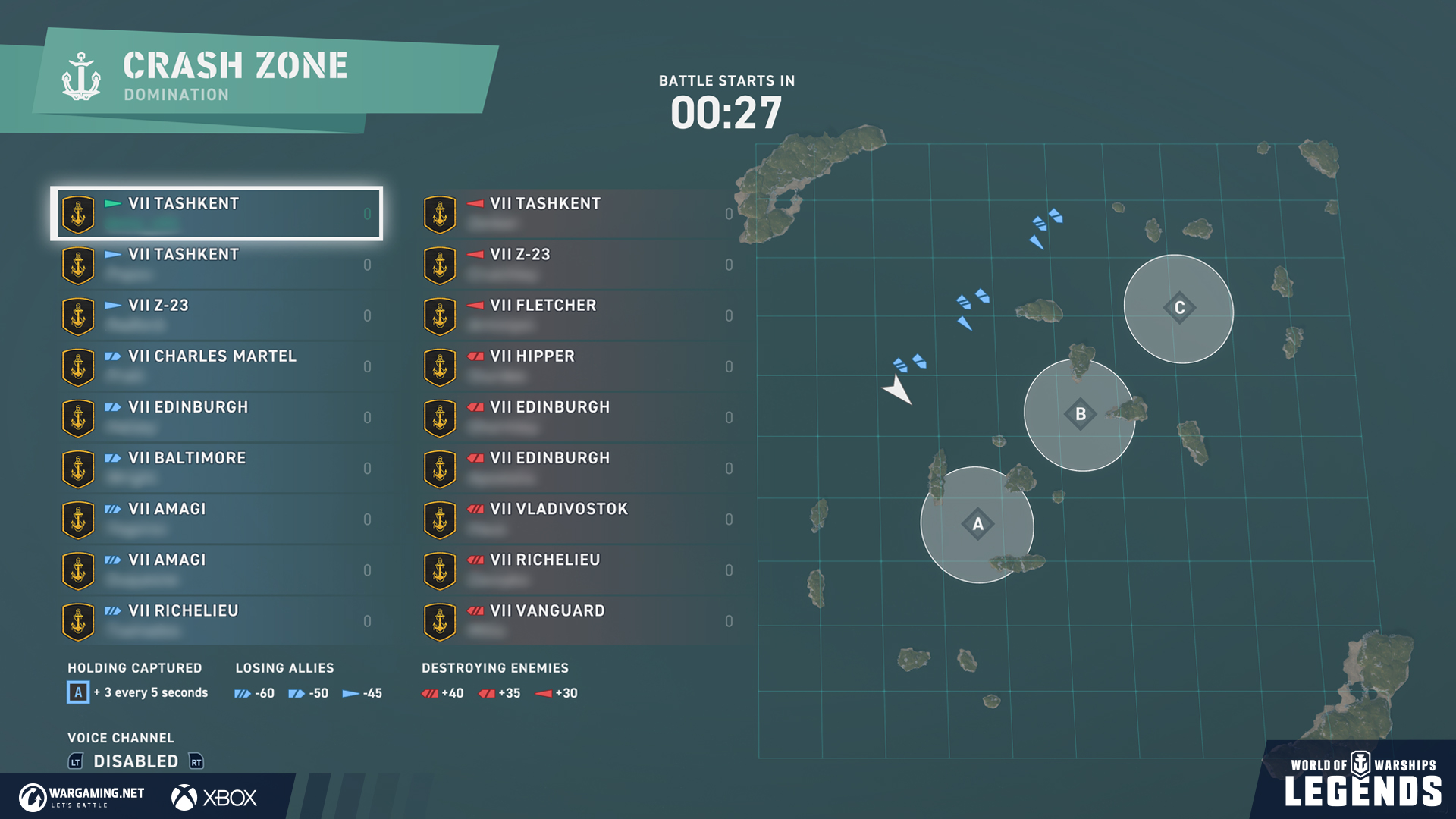
Task: Select the allied Edinburgh row
Action: tap(217, 417)
